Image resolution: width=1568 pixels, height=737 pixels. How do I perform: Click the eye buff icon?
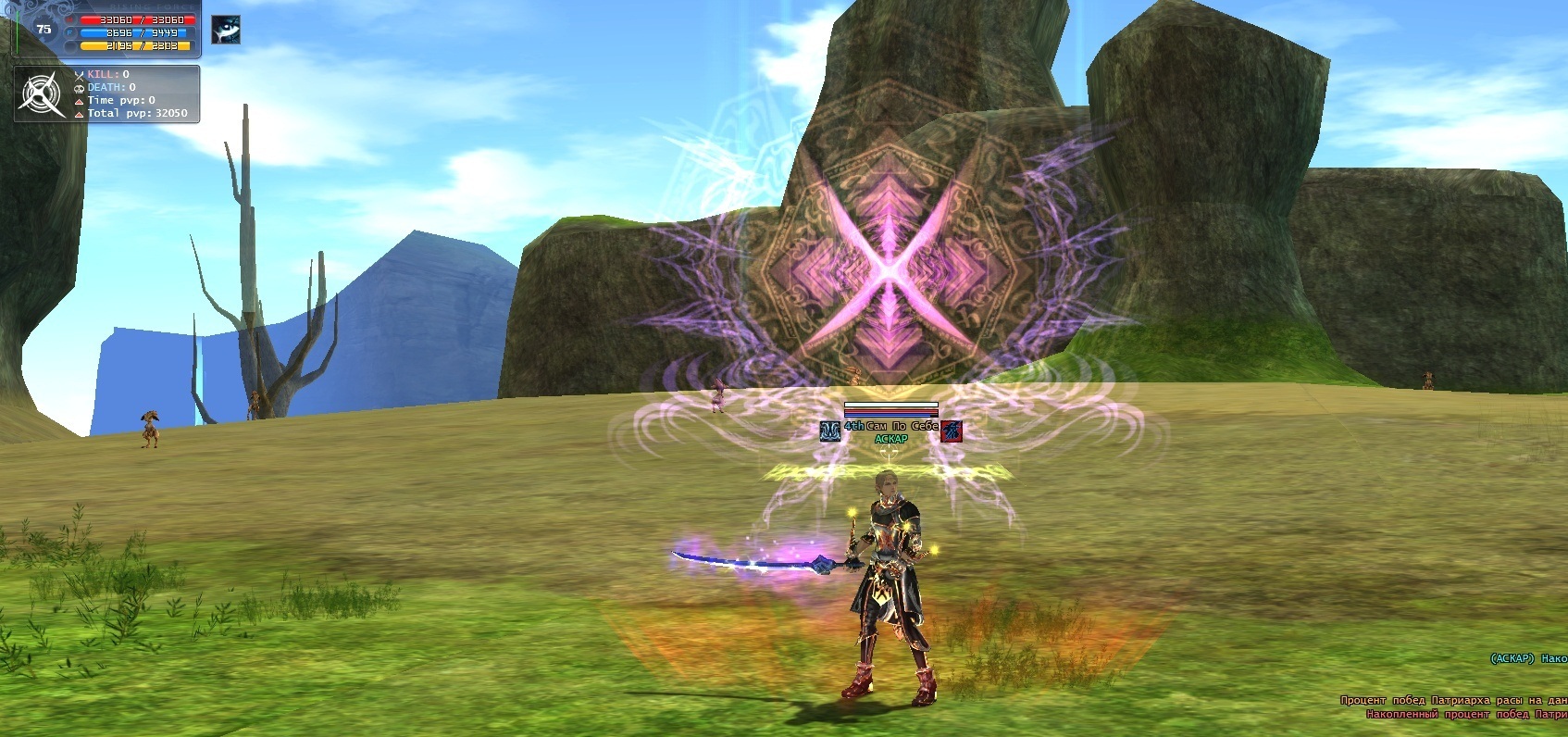pos(225,30)
